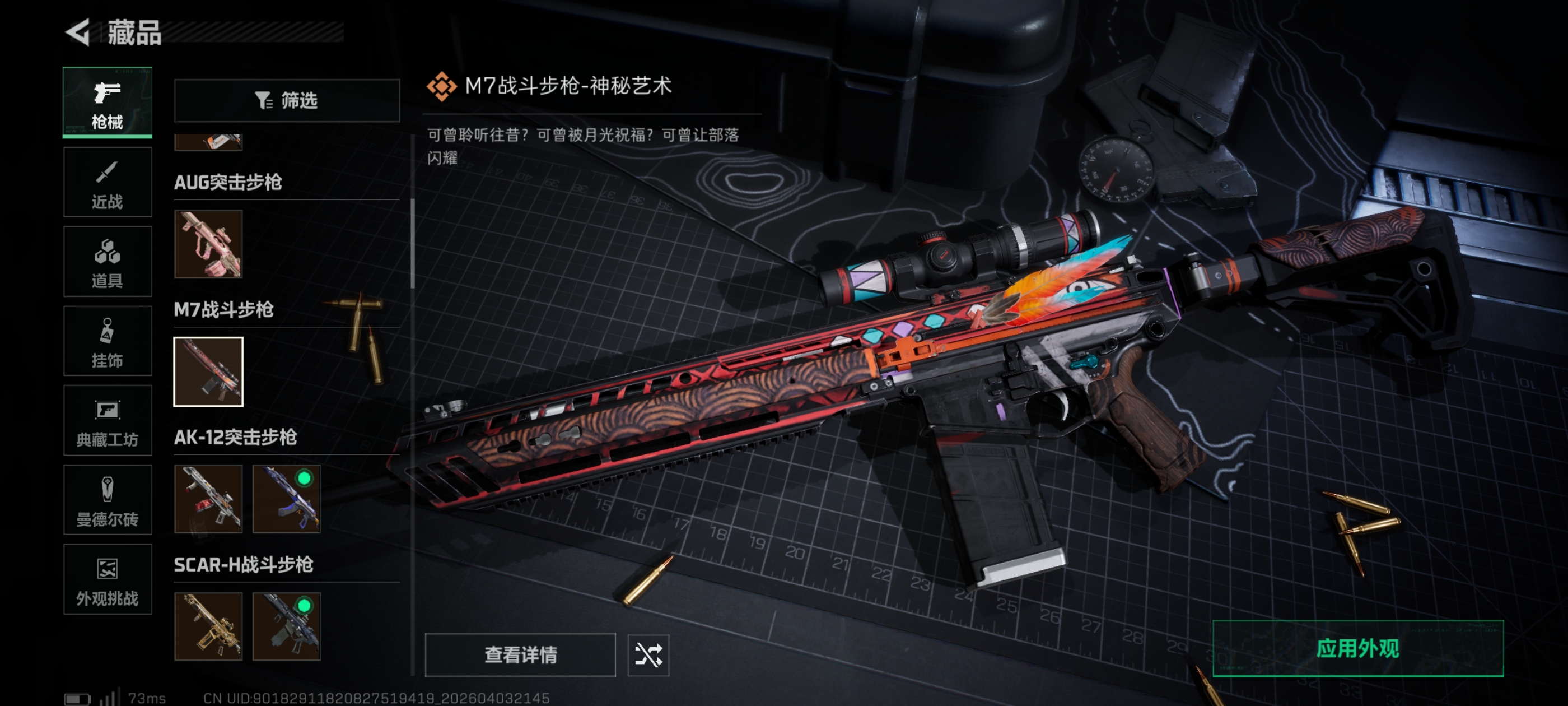Open the 筛选 filter
Image resolution: width=1568 pixels, height=706 pixels.
click(287, 100)
